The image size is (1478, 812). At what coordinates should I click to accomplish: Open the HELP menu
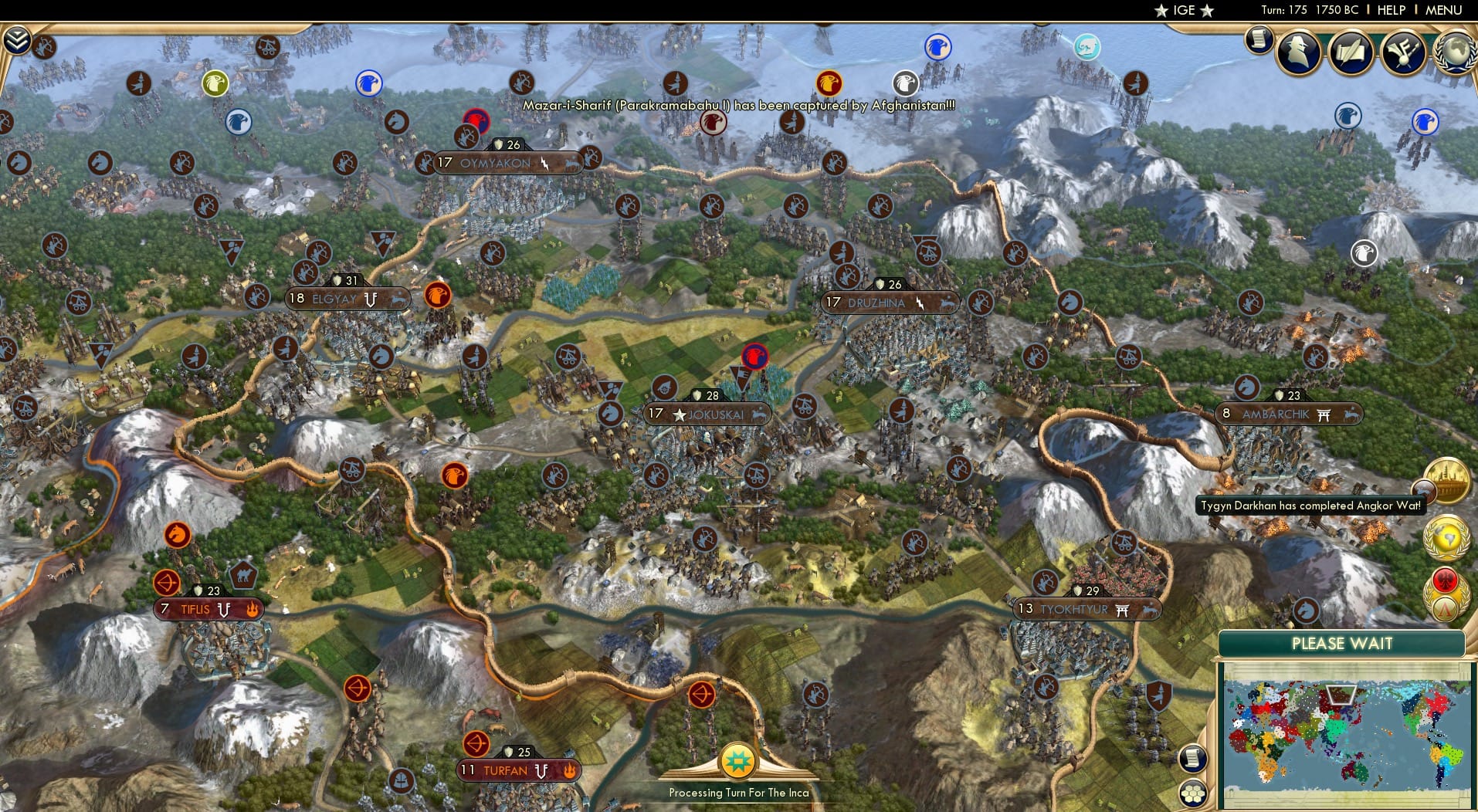pos(1390,10)
